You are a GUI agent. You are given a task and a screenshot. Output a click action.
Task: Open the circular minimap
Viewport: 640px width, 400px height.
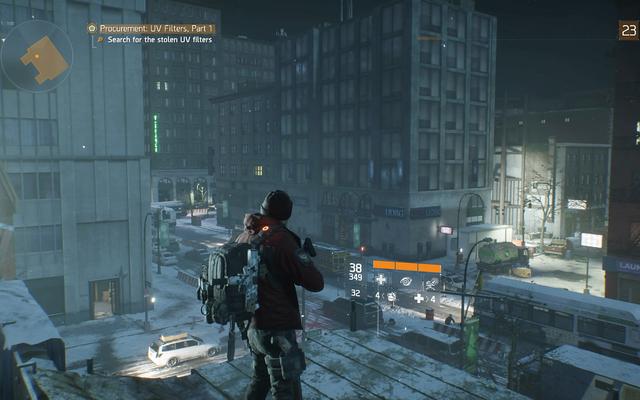tap(36, 55)
